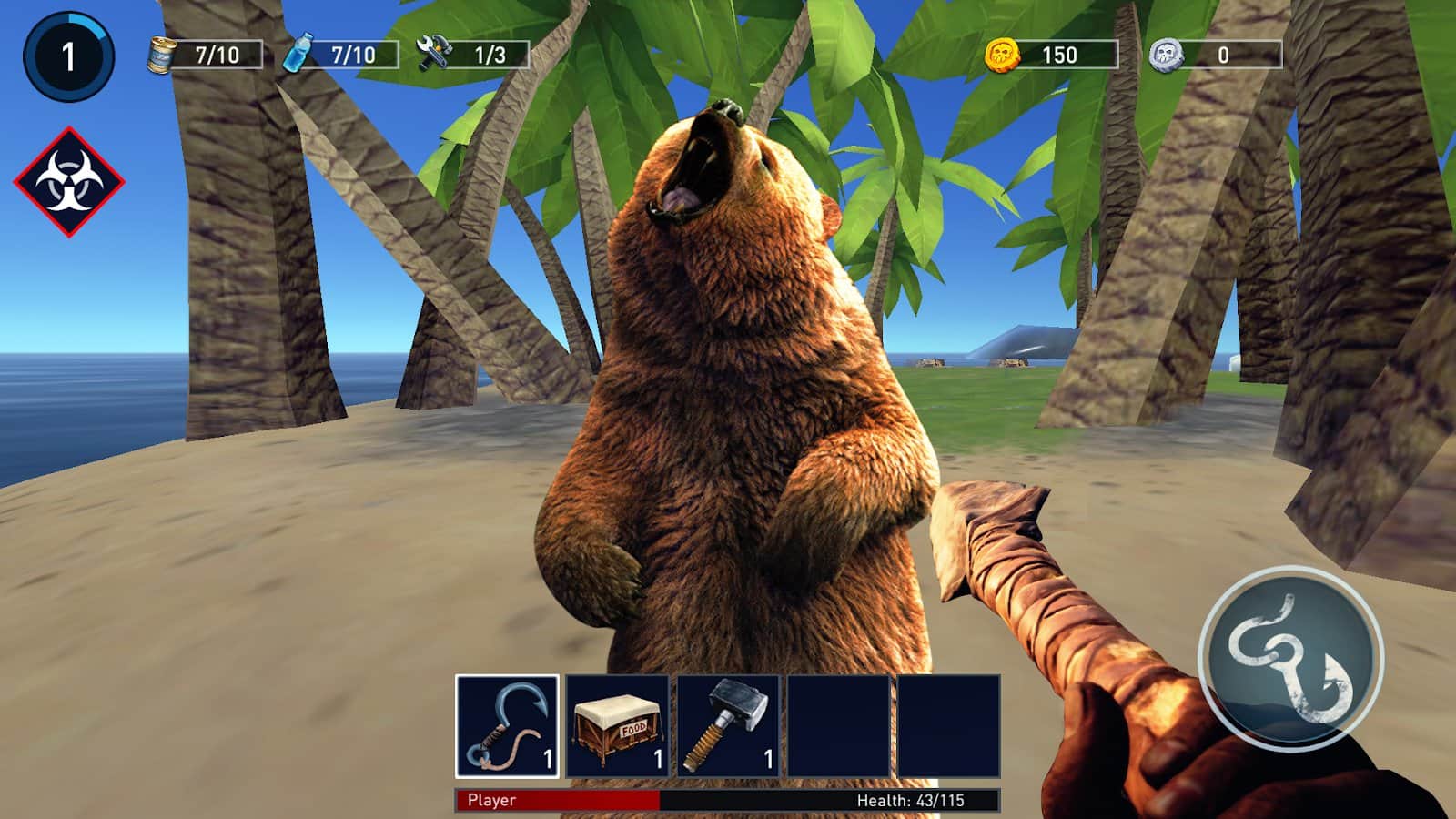Select the FOOD crate item in the hotbar
The width and height of the screenshot is (1456, 819).
pos(617,726)
